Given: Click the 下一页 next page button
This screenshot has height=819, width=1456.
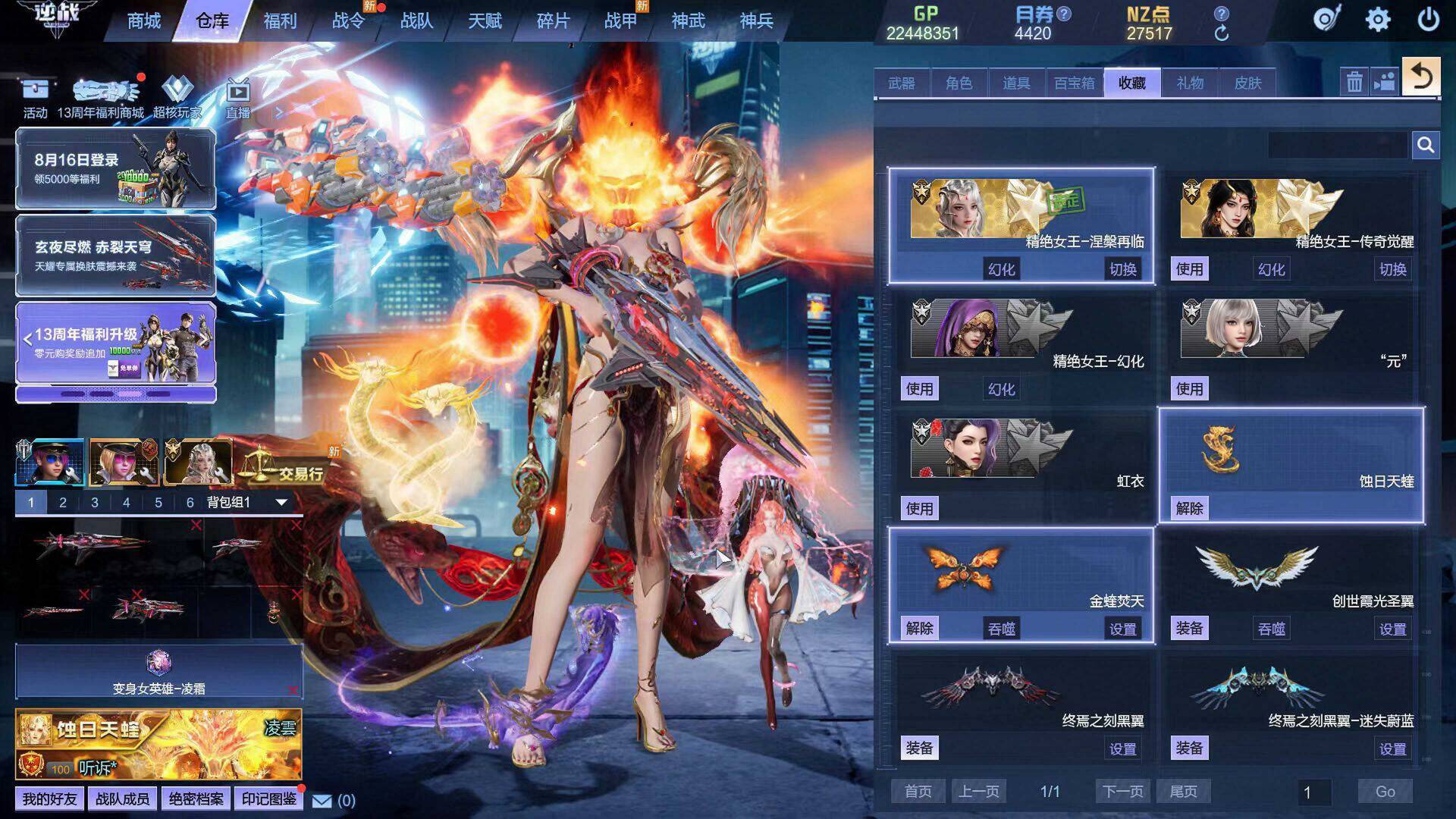Looking at the screenshot, I should (1122, 792).
